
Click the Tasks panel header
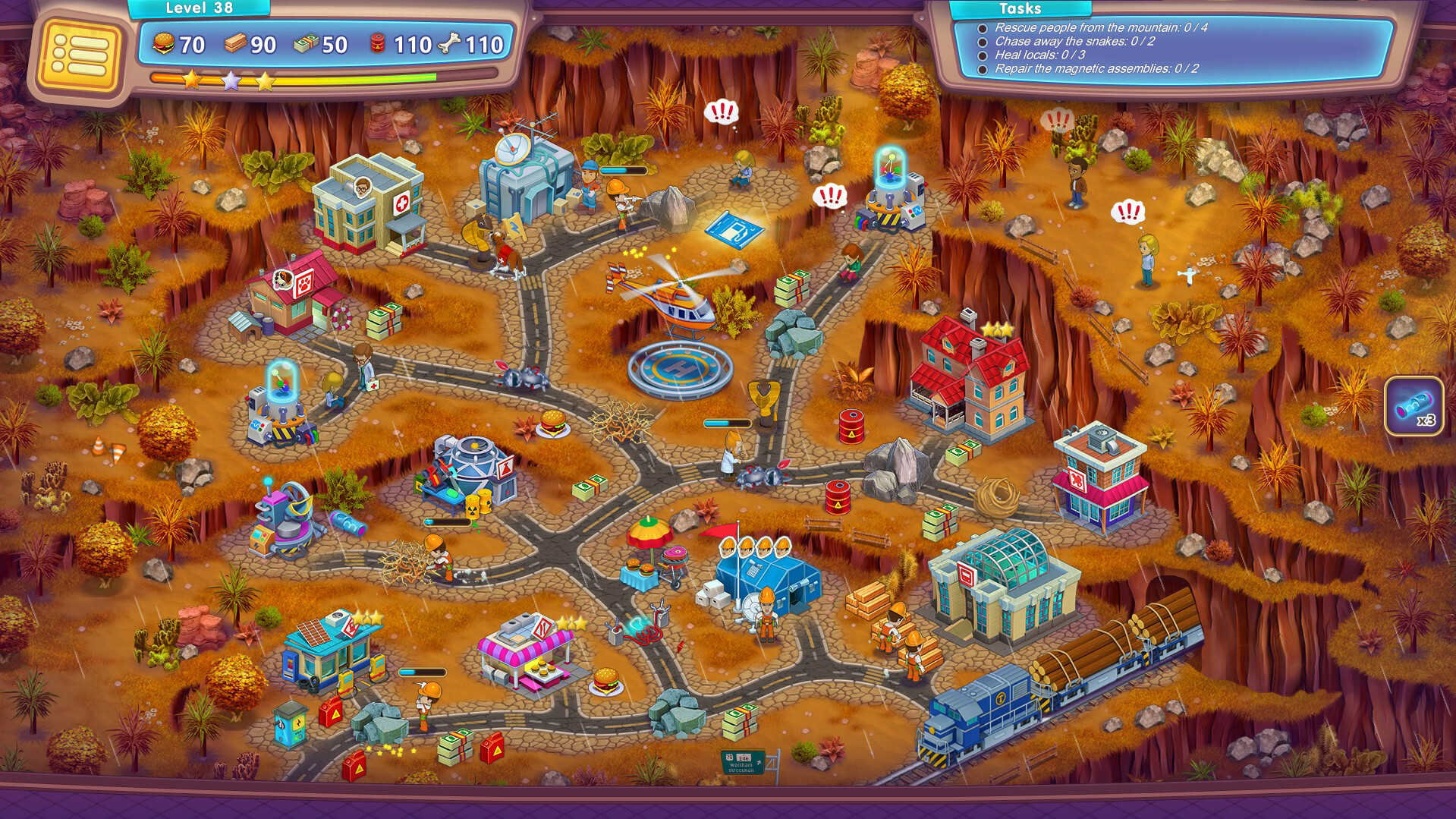(1020, 9)
